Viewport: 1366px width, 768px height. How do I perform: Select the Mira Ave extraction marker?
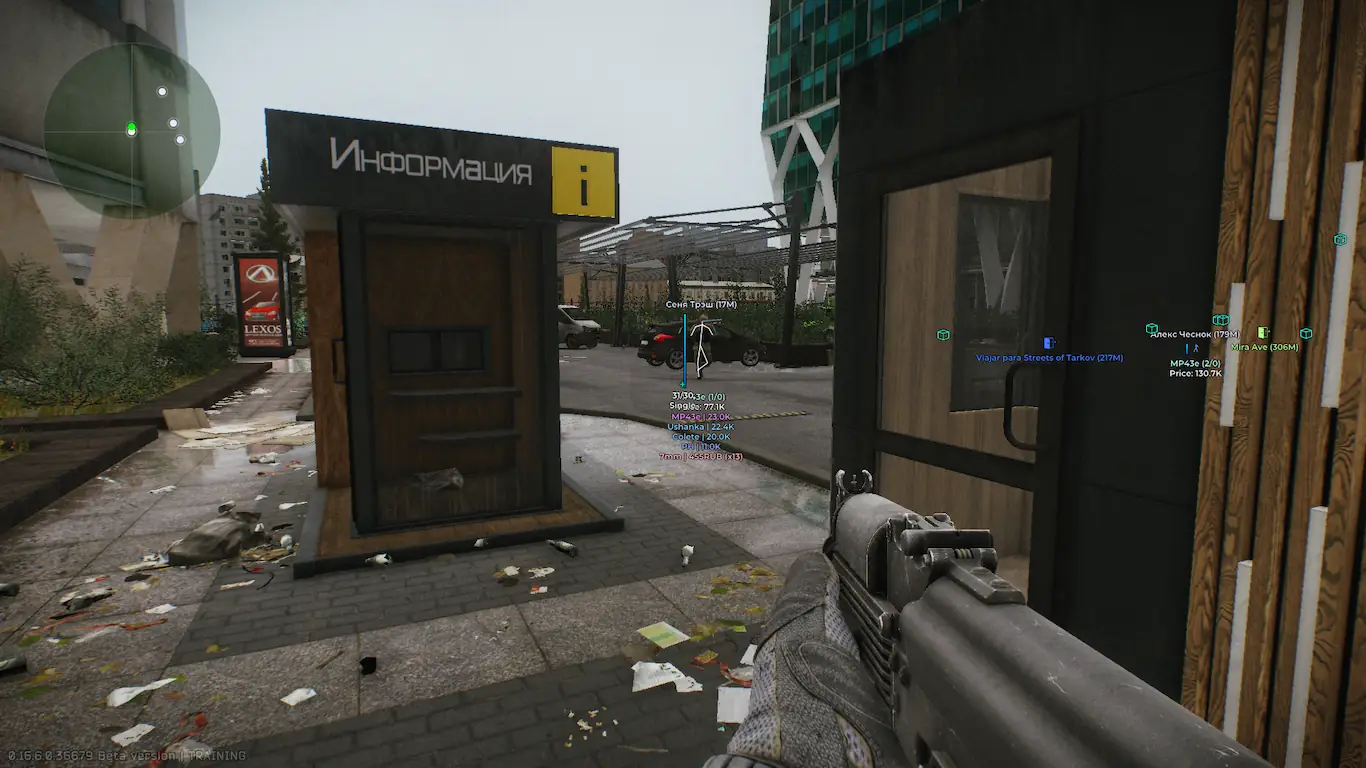[1263, 332]
